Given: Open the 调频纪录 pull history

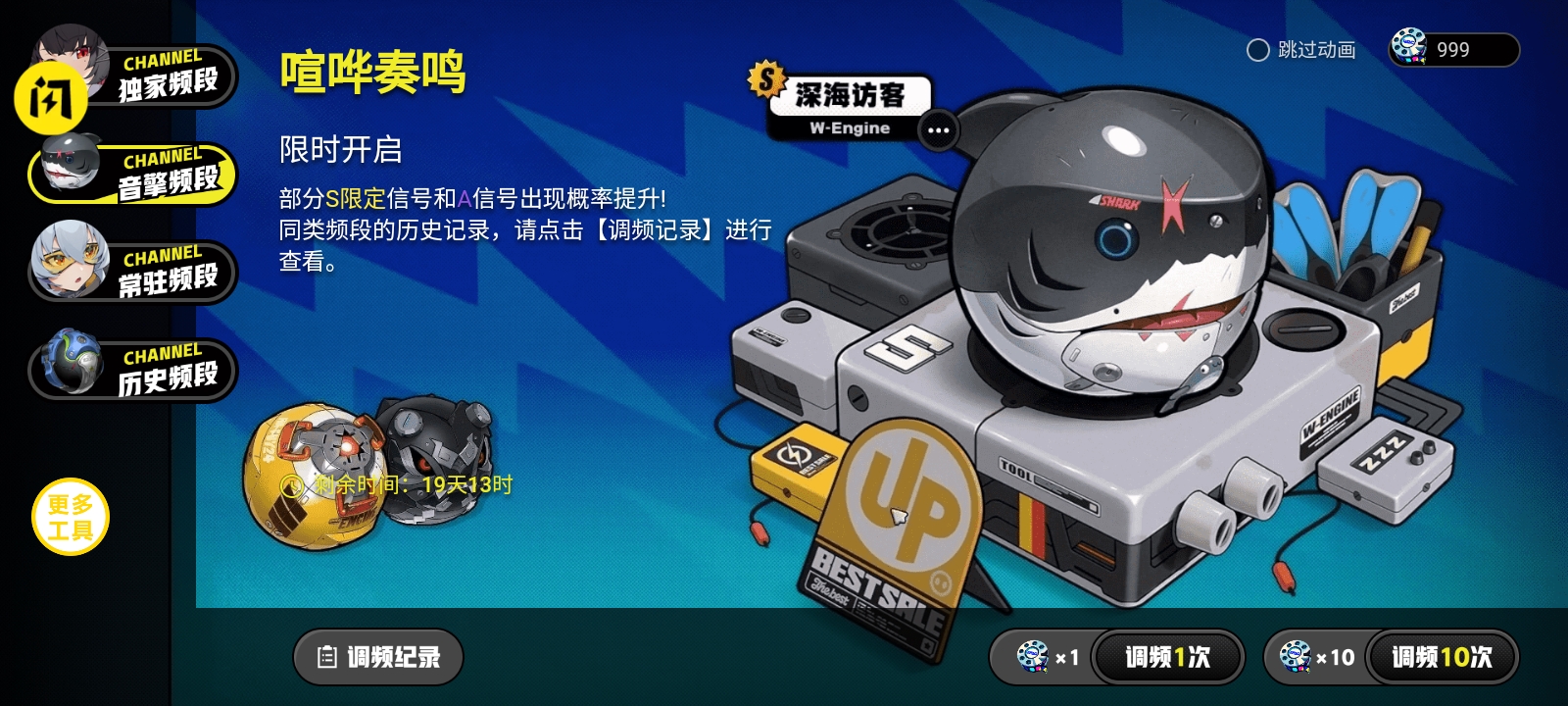Looking at the screenshot, I should point(377,657).
